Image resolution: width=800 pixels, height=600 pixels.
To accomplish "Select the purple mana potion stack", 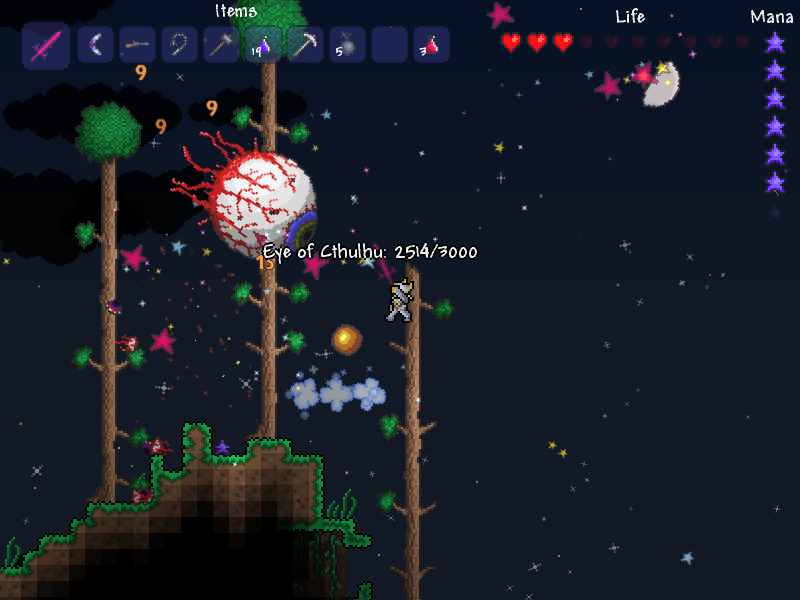I will click(263, 45).
